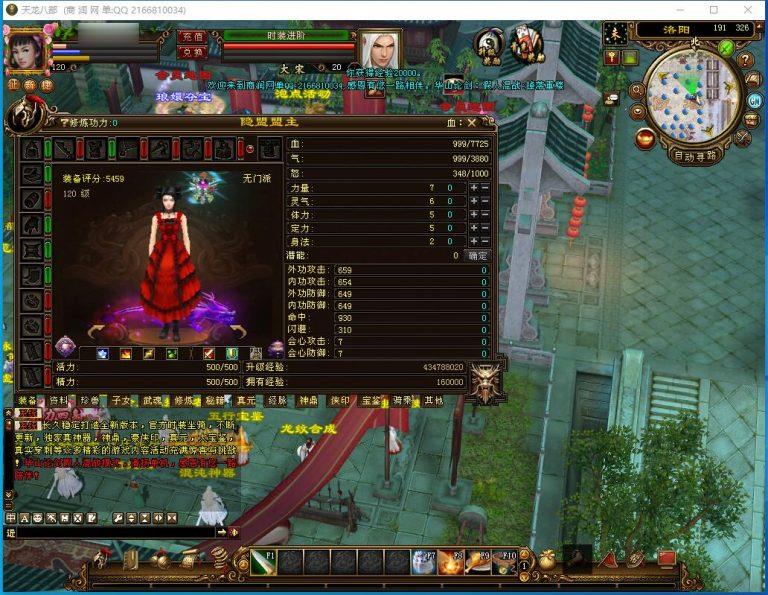
Task: Go to the 其他 tab
Action: 432,400
